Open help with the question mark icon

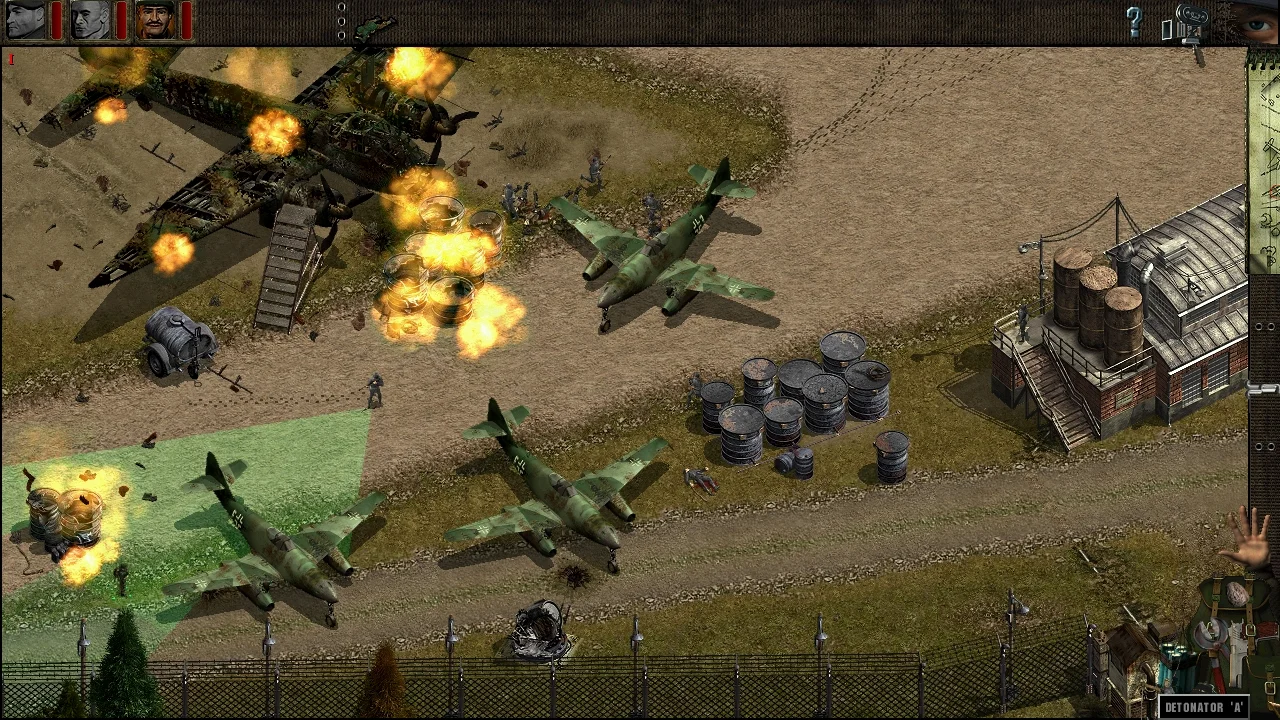click(1134, 22)
